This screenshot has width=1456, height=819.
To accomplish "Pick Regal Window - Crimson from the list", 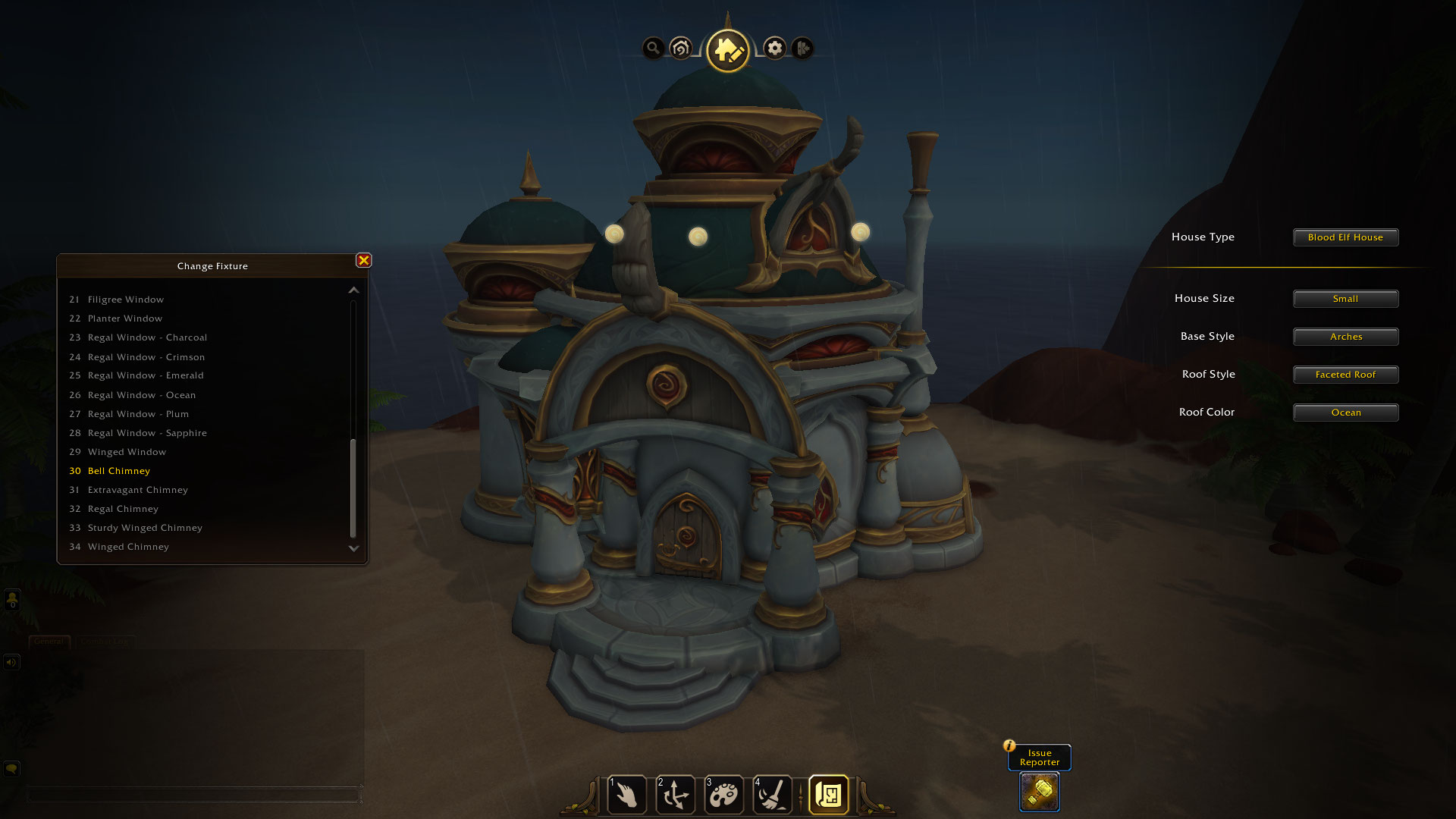I will [146, 357].
